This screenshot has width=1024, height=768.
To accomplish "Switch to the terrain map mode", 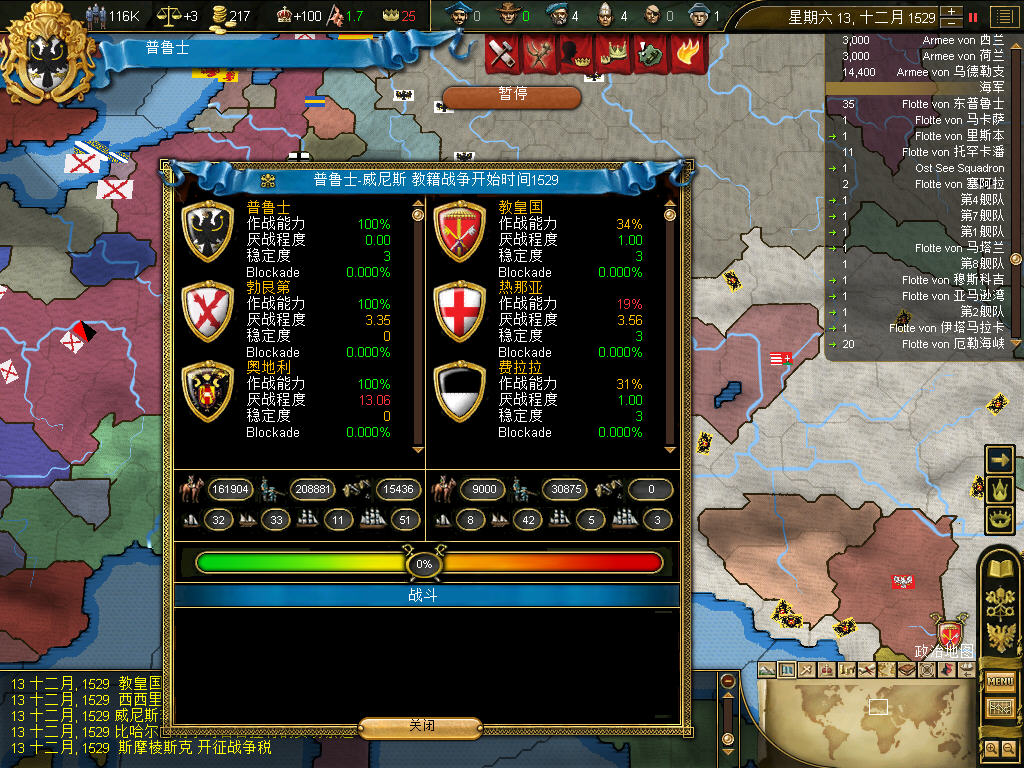I will 767,669.
